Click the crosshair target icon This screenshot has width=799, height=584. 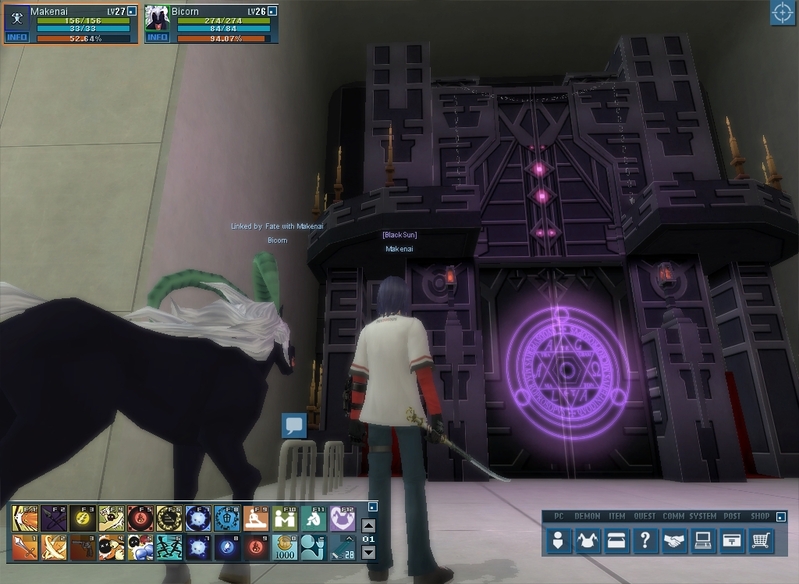pos(782,13)
